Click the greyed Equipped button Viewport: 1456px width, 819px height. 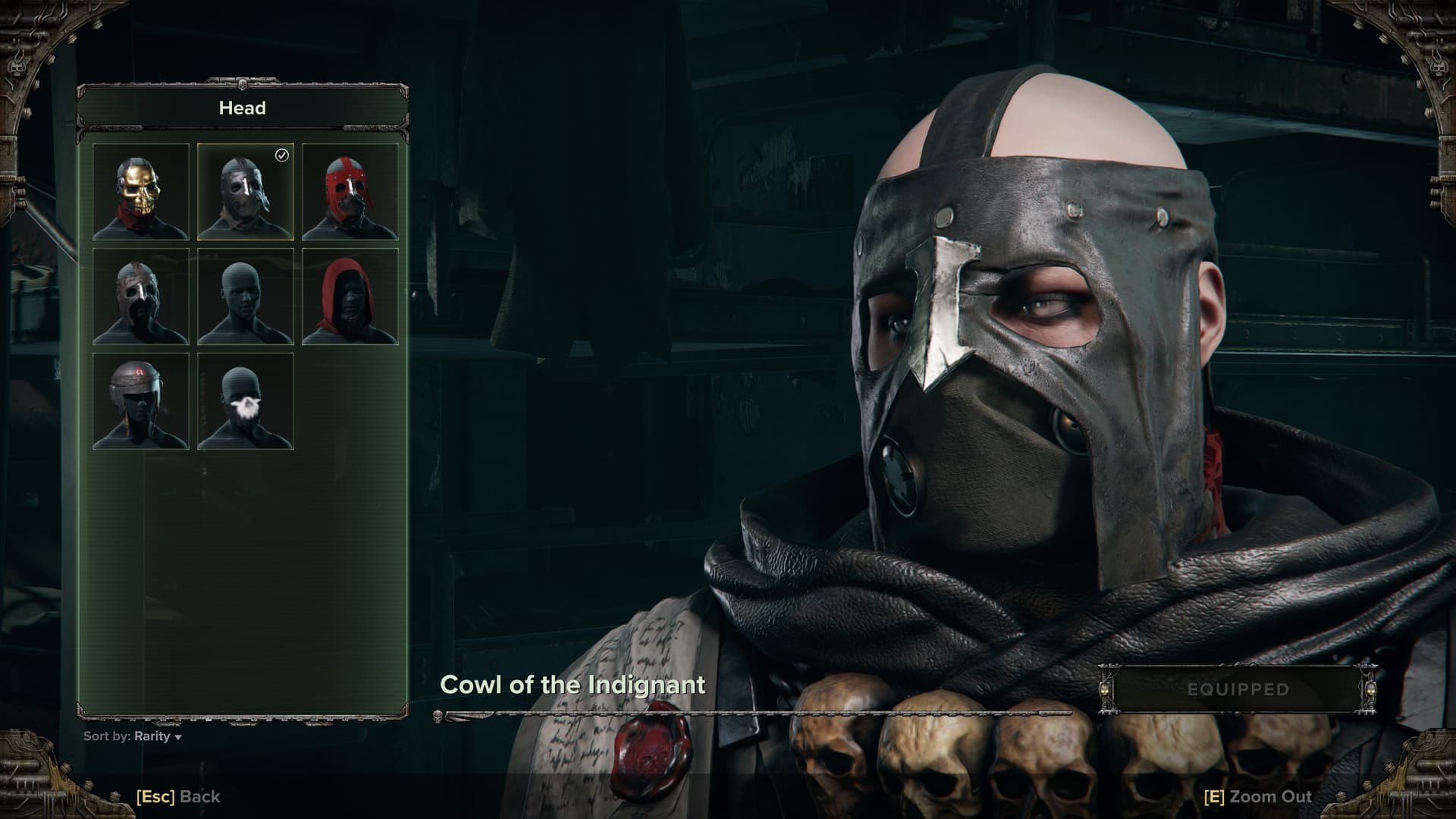click(x=1238, y=689)
